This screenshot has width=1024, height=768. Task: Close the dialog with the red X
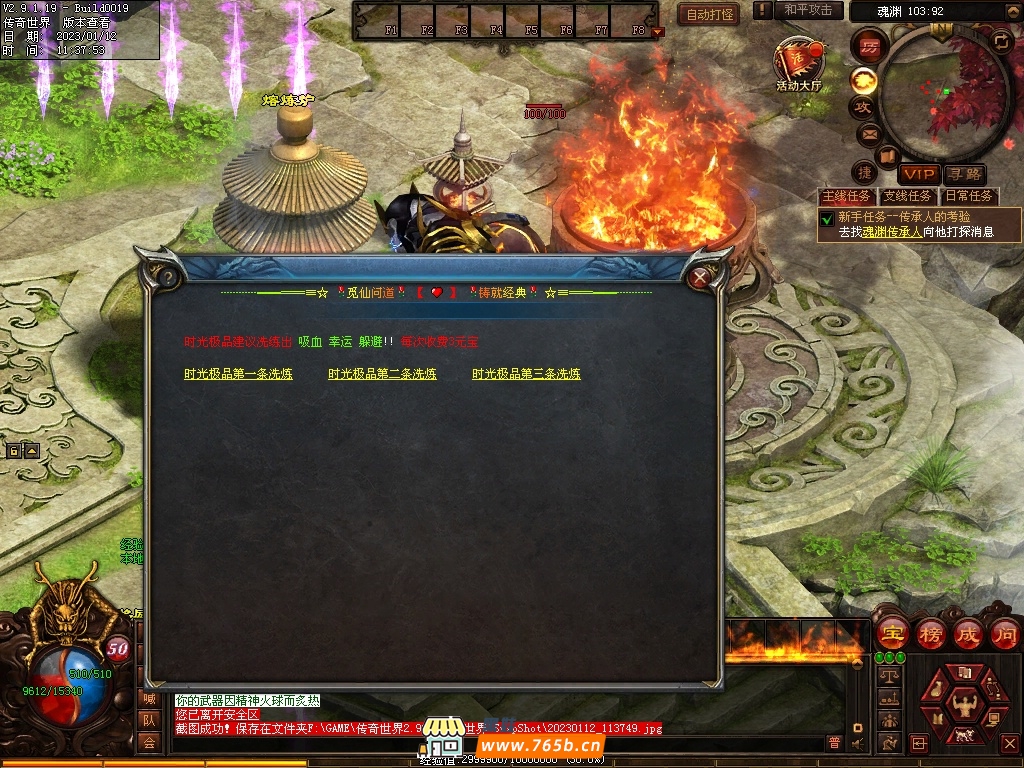(700, 277)
